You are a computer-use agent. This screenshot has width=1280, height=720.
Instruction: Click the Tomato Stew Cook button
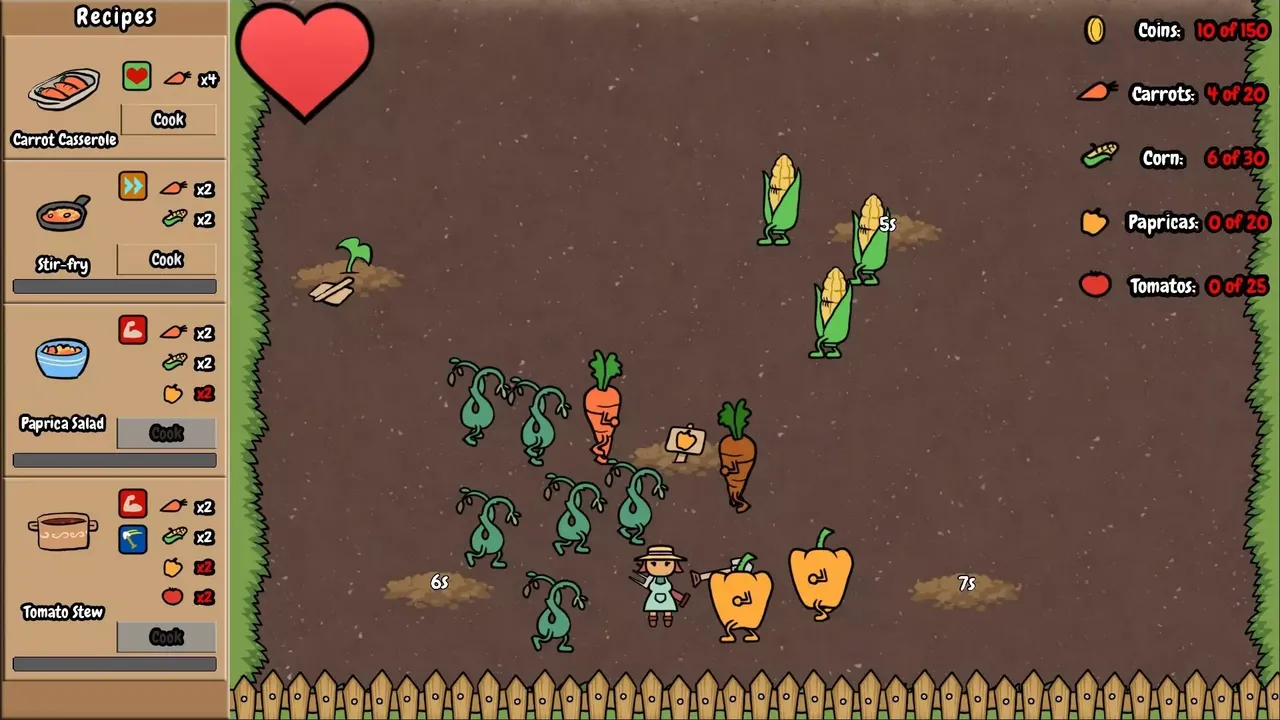click(x=166, y=637)
